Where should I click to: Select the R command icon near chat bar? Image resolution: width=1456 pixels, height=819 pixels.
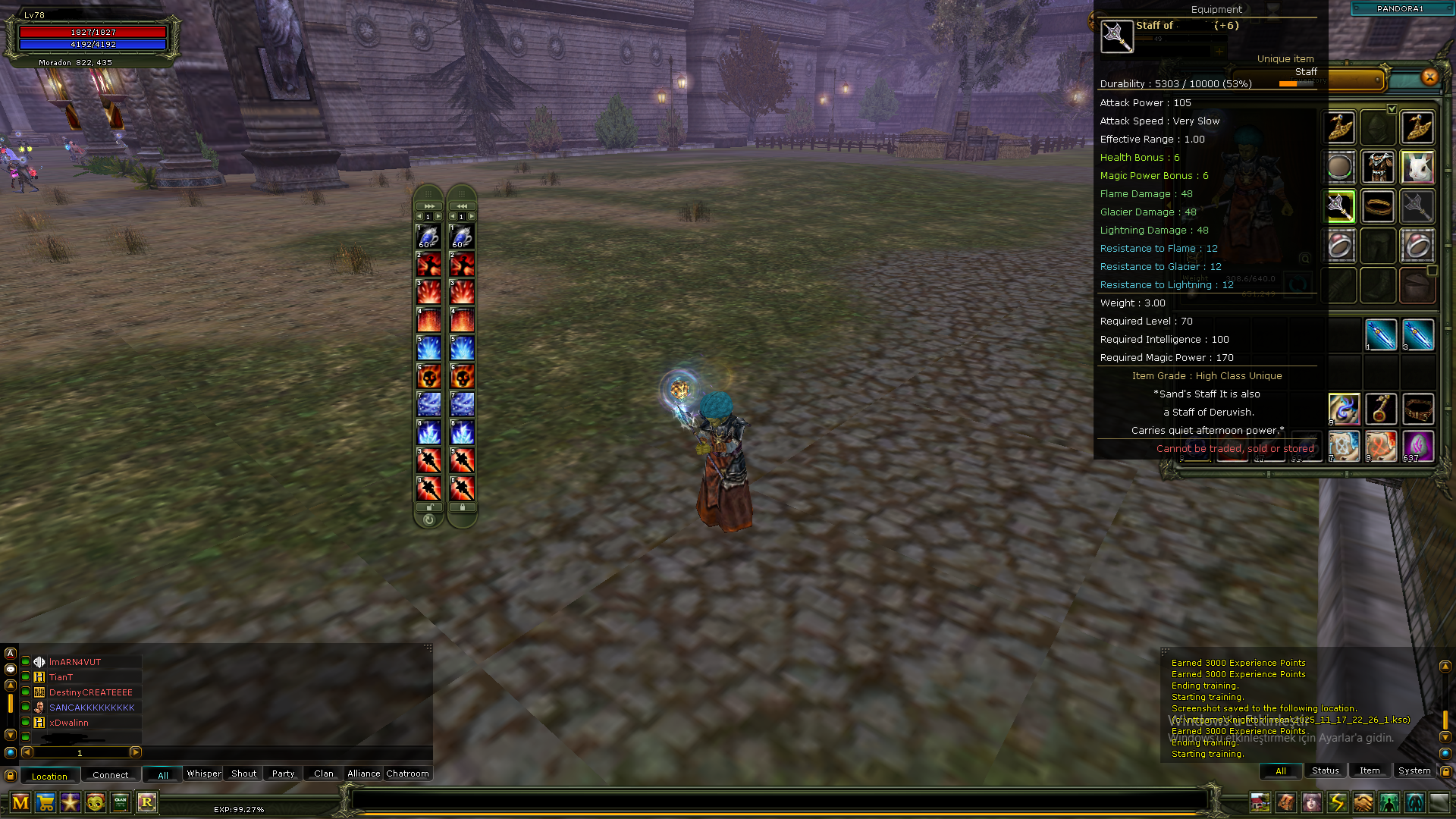point(146,803)
